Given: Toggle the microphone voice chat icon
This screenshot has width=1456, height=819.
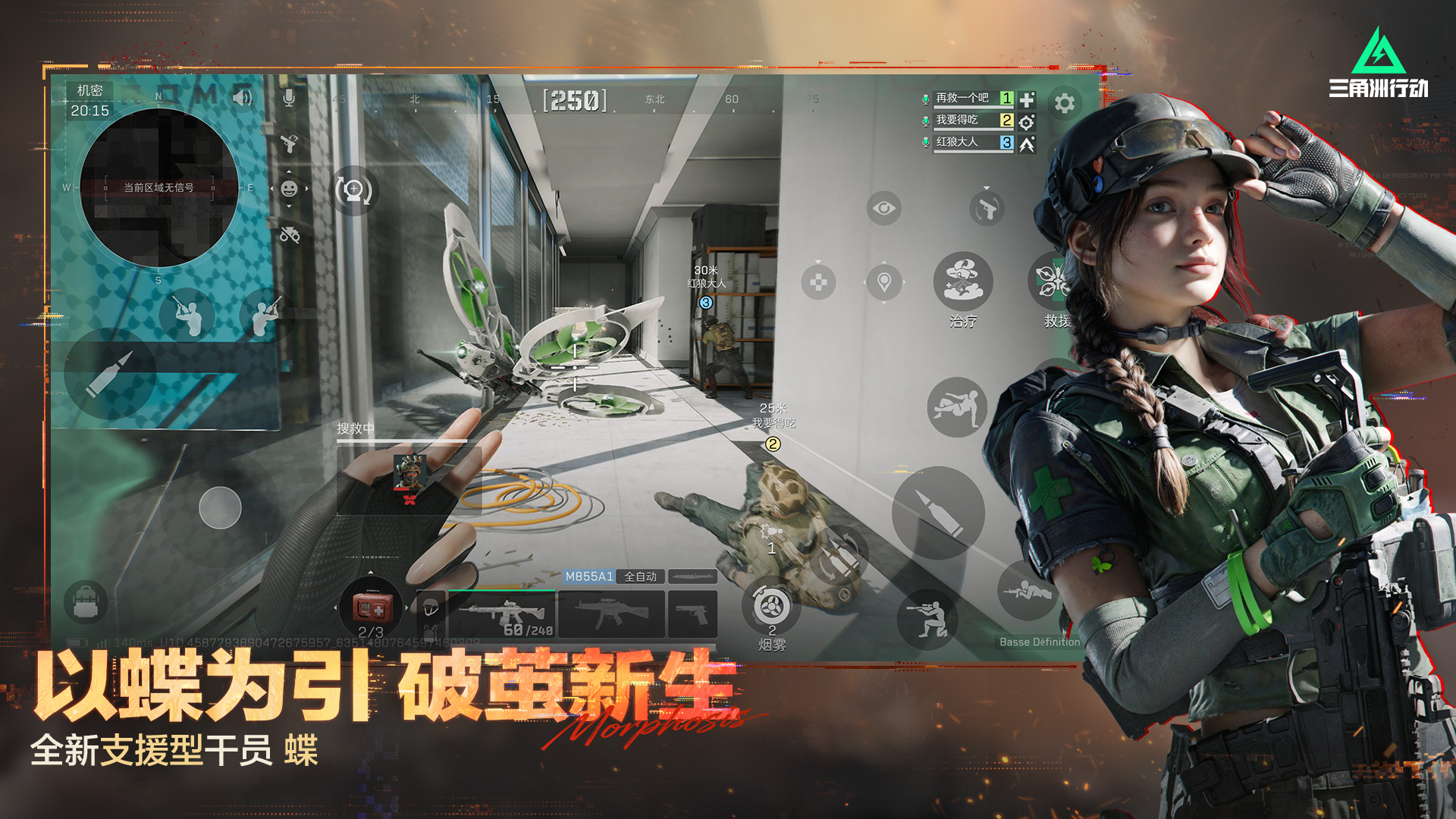Looking at the screenshot, I should pos(288,99).
